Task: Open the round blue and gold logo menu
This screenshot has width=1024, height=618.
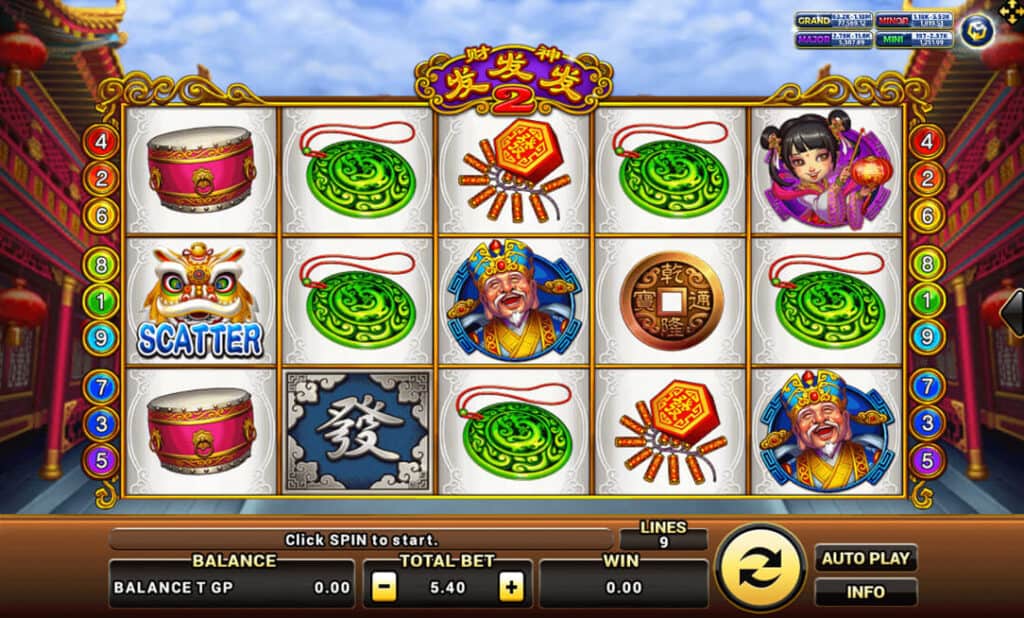Action: (976, 31)
